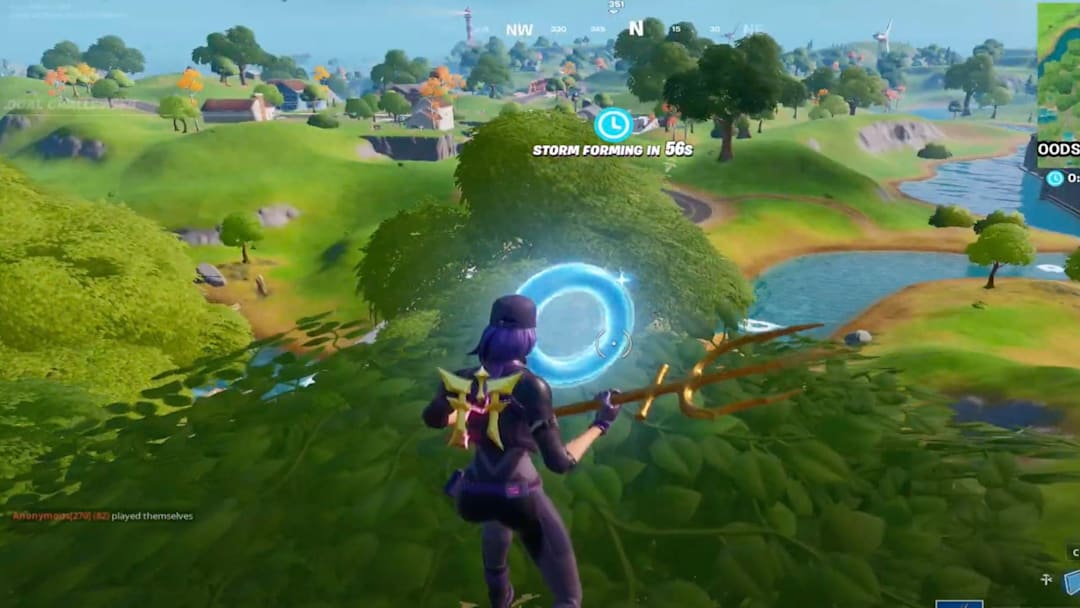
Task: Click the N heading on the compass
Action: [635, 29]
